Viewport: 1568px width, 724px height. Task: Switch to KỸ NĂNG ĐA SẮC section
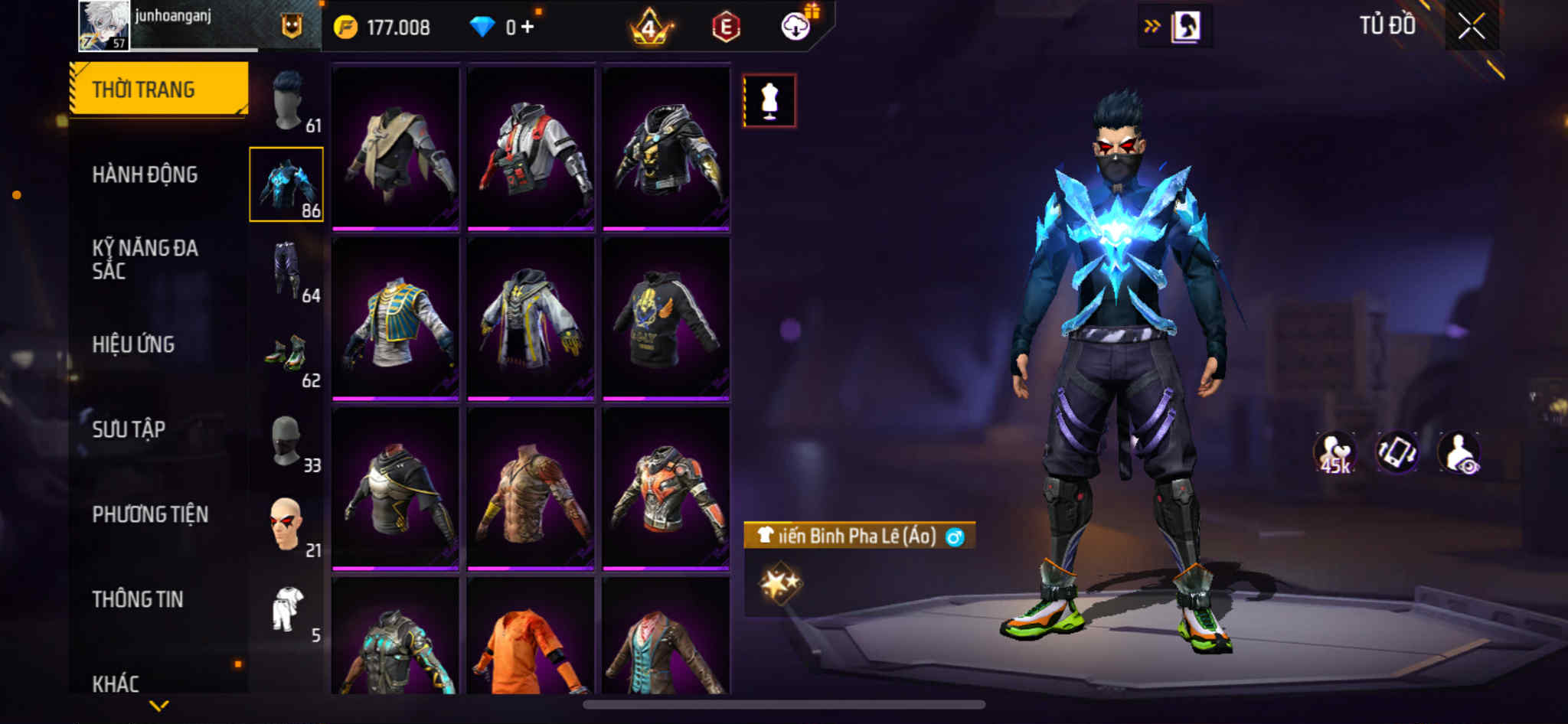(145, 259)
